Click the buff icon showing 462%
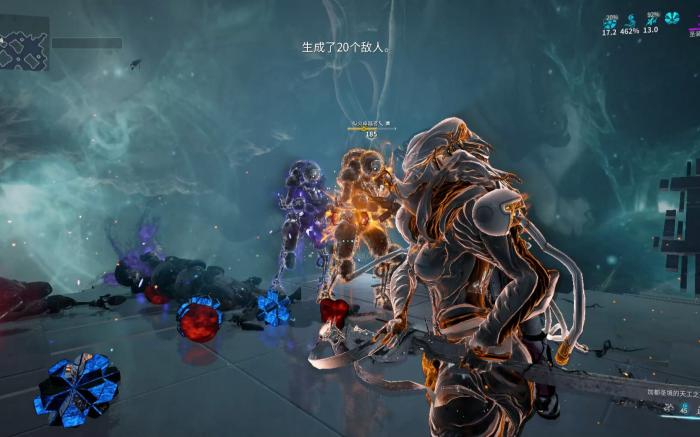 pos(630,21)
